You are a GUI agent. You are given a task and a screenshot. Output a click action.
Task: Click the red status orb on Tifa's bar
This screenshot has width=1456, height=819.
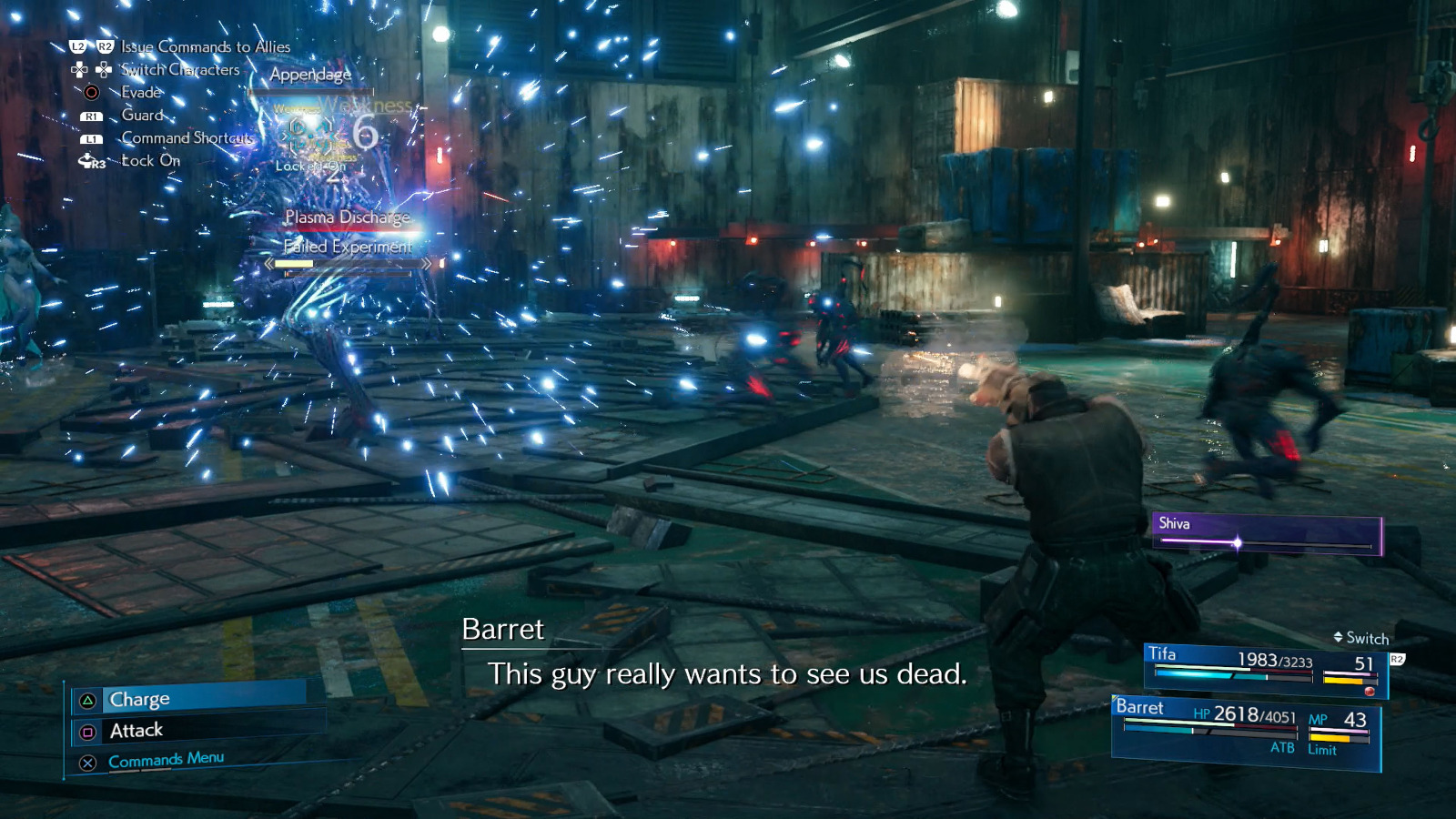(1370, 691)
